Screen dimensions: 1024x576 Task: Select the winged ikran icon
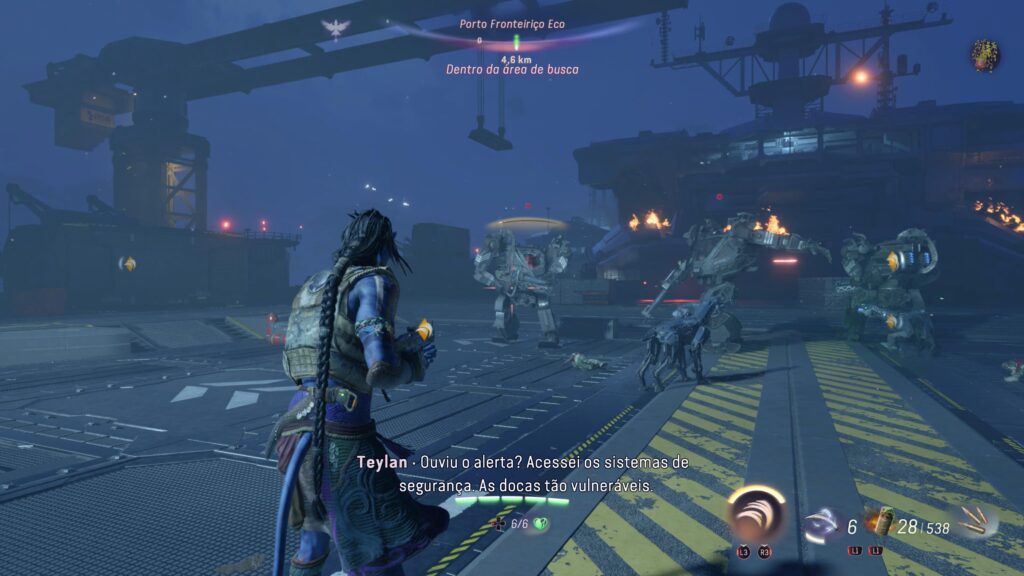pyautogui.click(x=335, y=28)
